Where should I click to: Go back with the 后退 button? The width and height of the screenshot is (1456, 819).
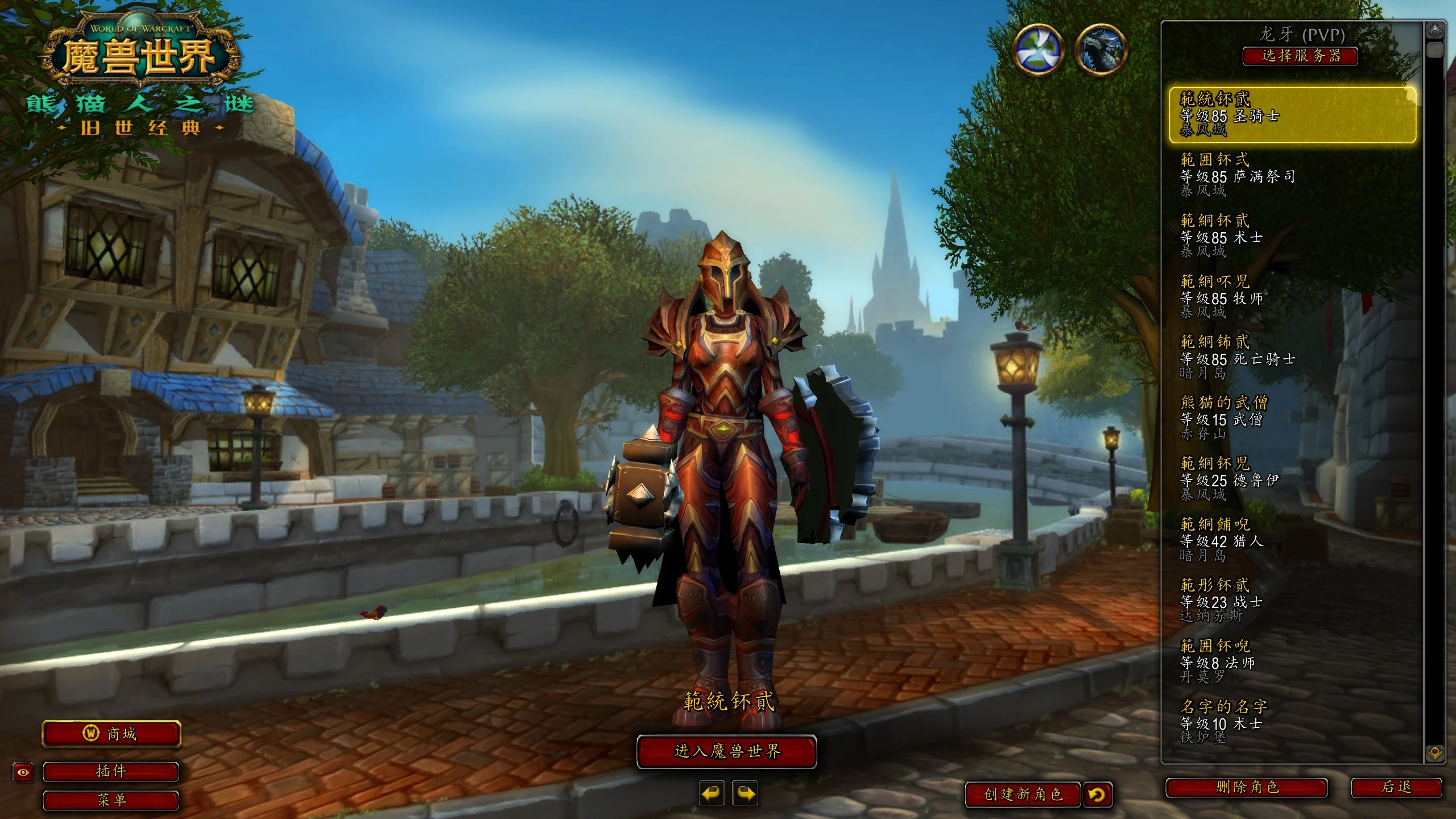click(1396, 788)
